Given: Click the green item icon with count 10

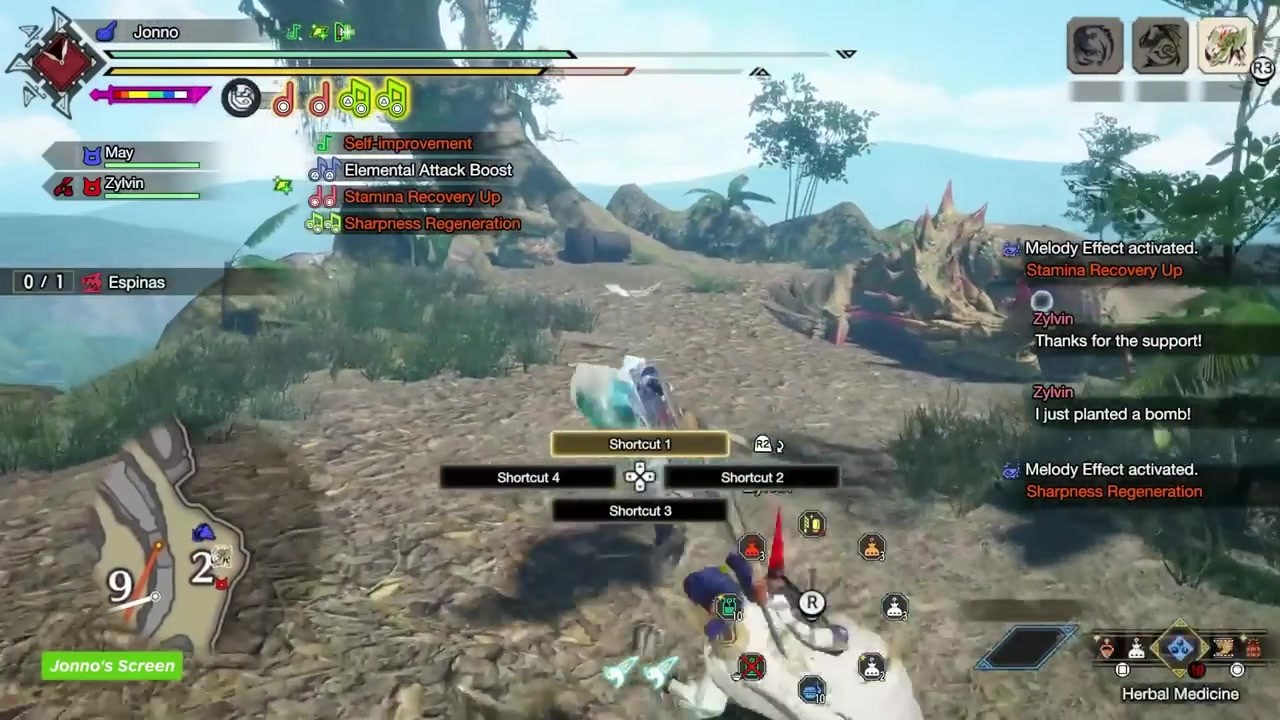Looking at the screenshot, I should point(729,607).
